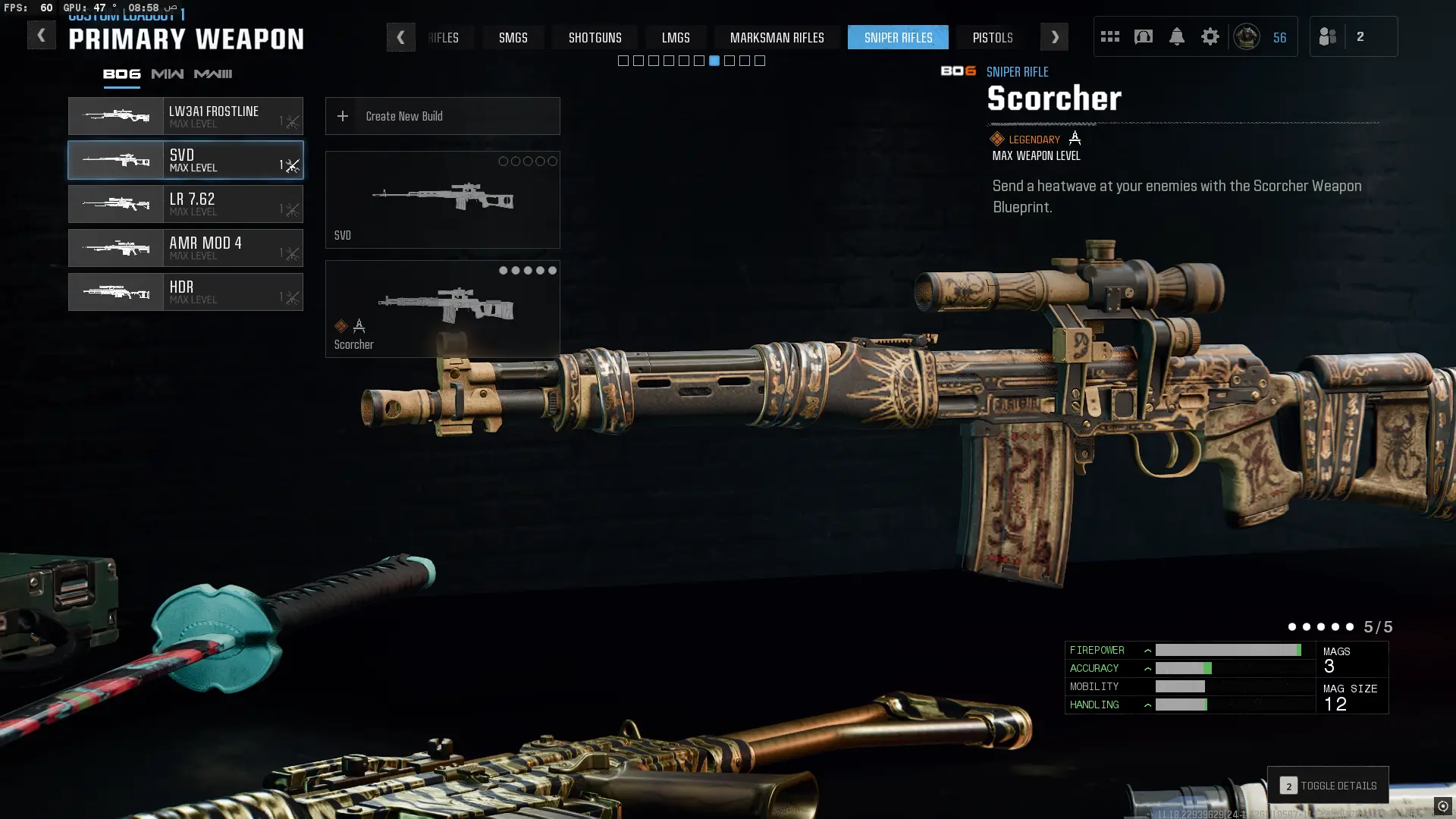The width and height of the screenshot is (1456, 819).
Task: Open the grid menu icon
Action: tap(1109, 36)
